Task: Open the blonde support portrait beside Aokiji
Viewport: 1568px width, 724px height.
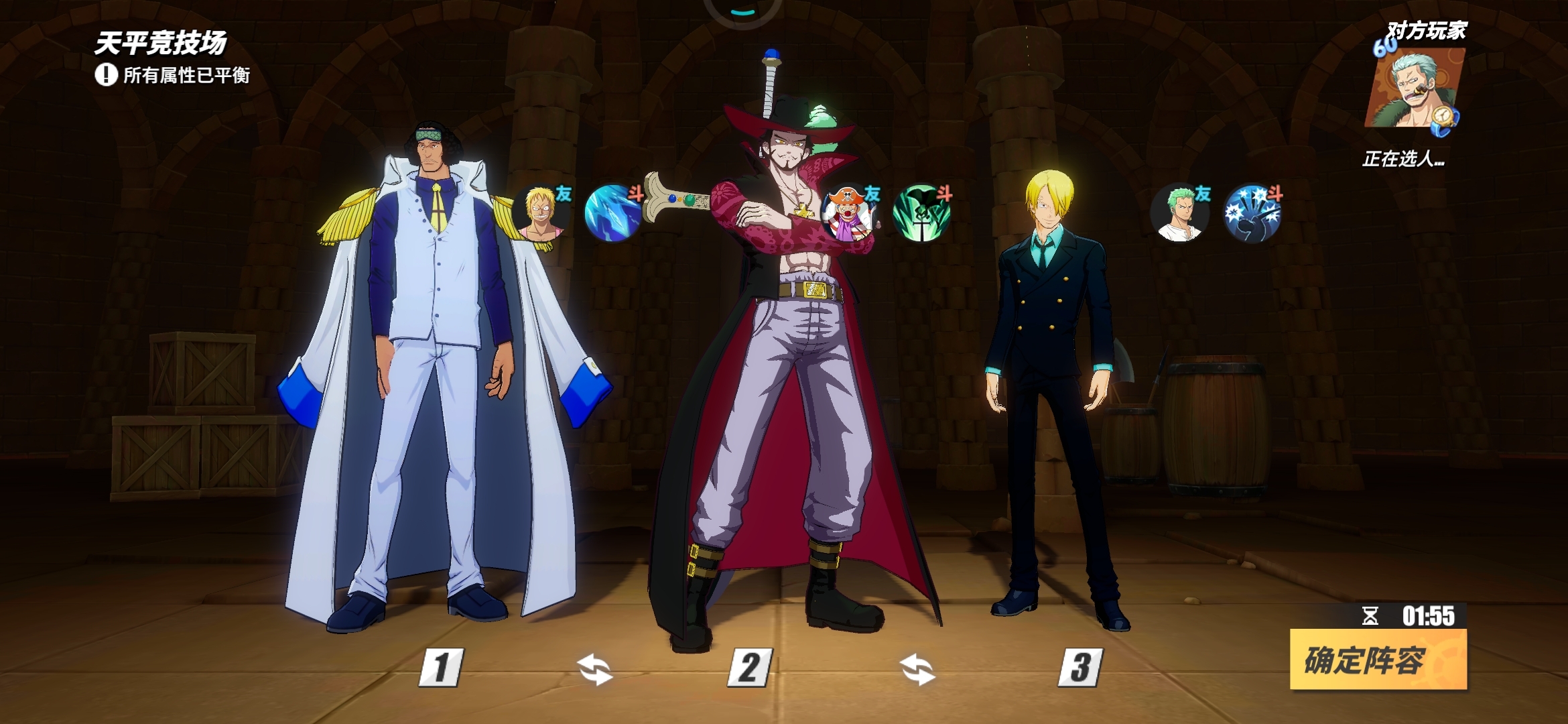Action: tap(541, 213)
